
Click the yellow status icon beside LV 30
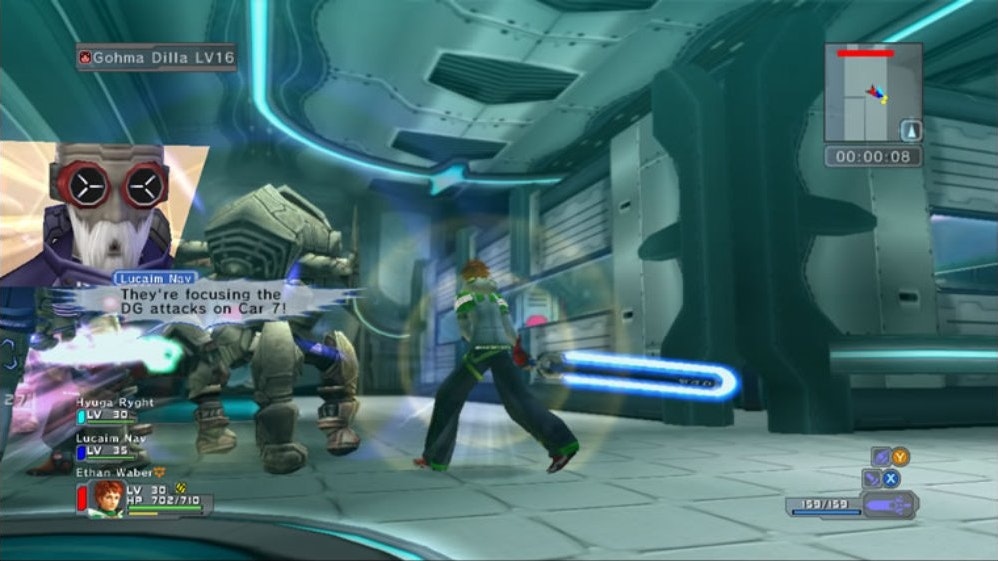tap(181, 489)
